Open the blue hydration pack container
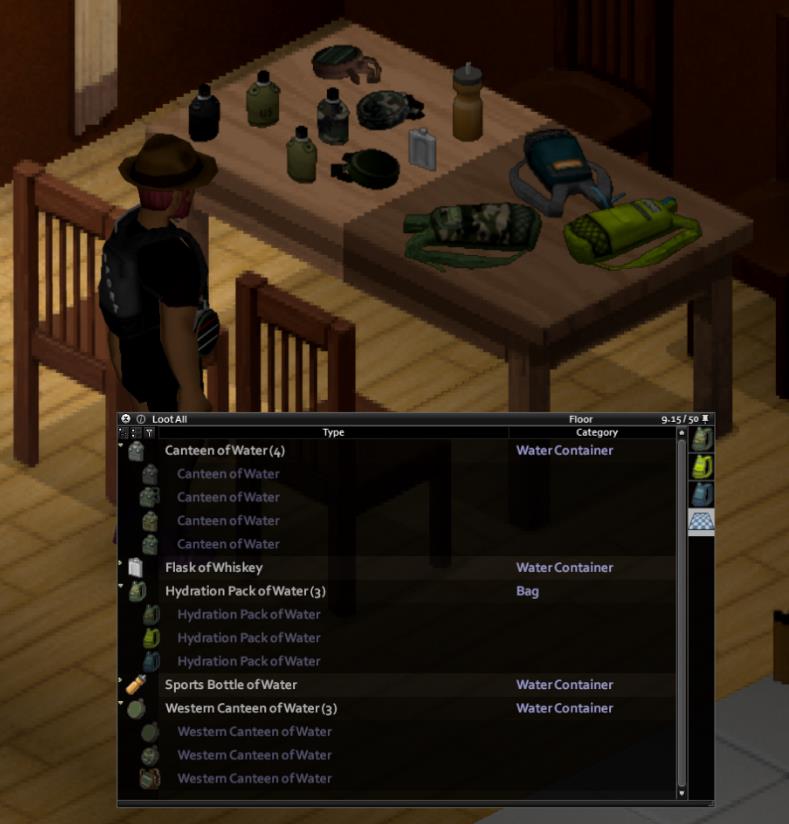 click(x=702, y=494)
